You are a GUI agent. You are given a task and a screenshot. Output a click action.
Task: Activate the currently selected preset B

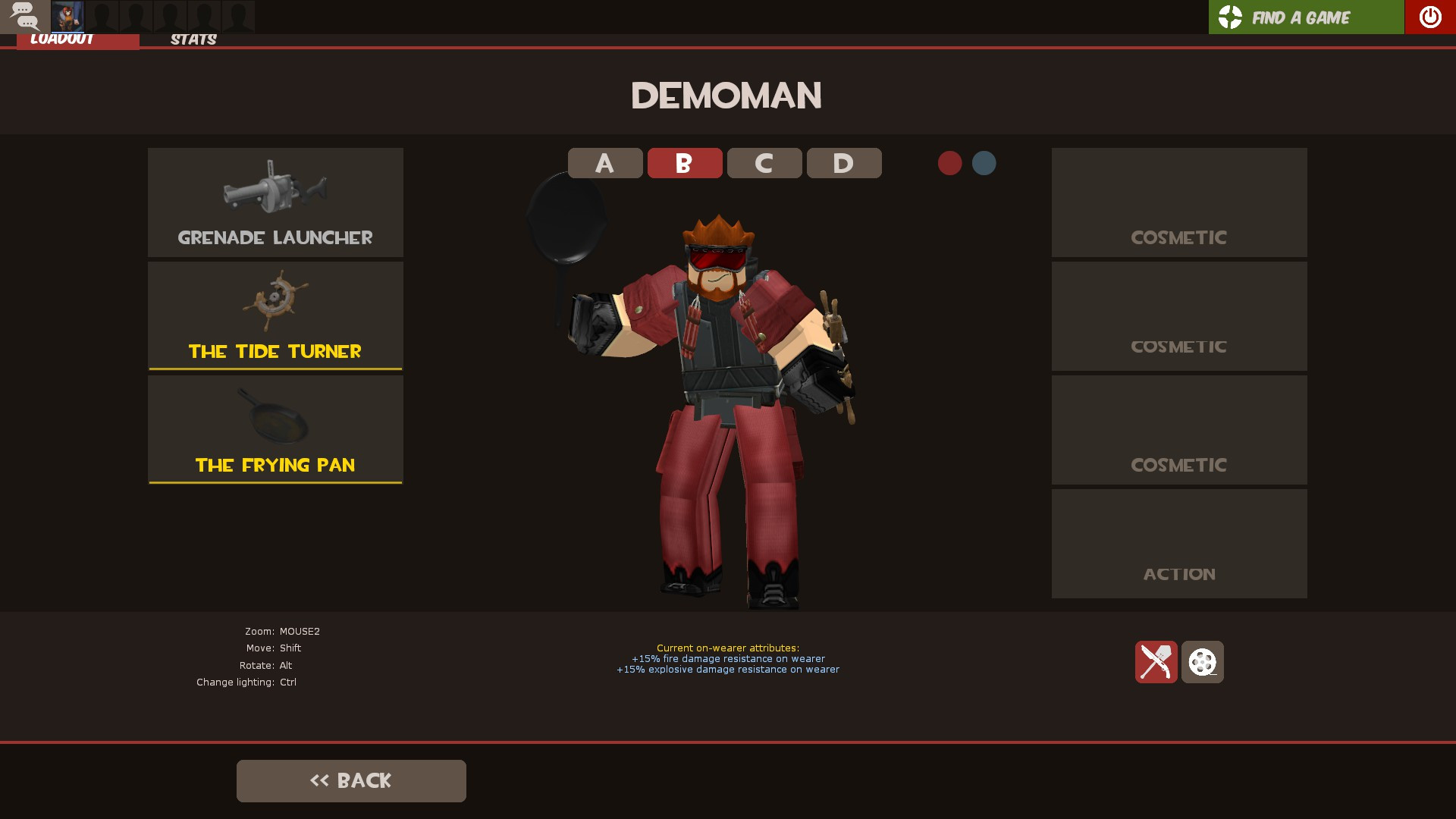(x=684, y=162)
